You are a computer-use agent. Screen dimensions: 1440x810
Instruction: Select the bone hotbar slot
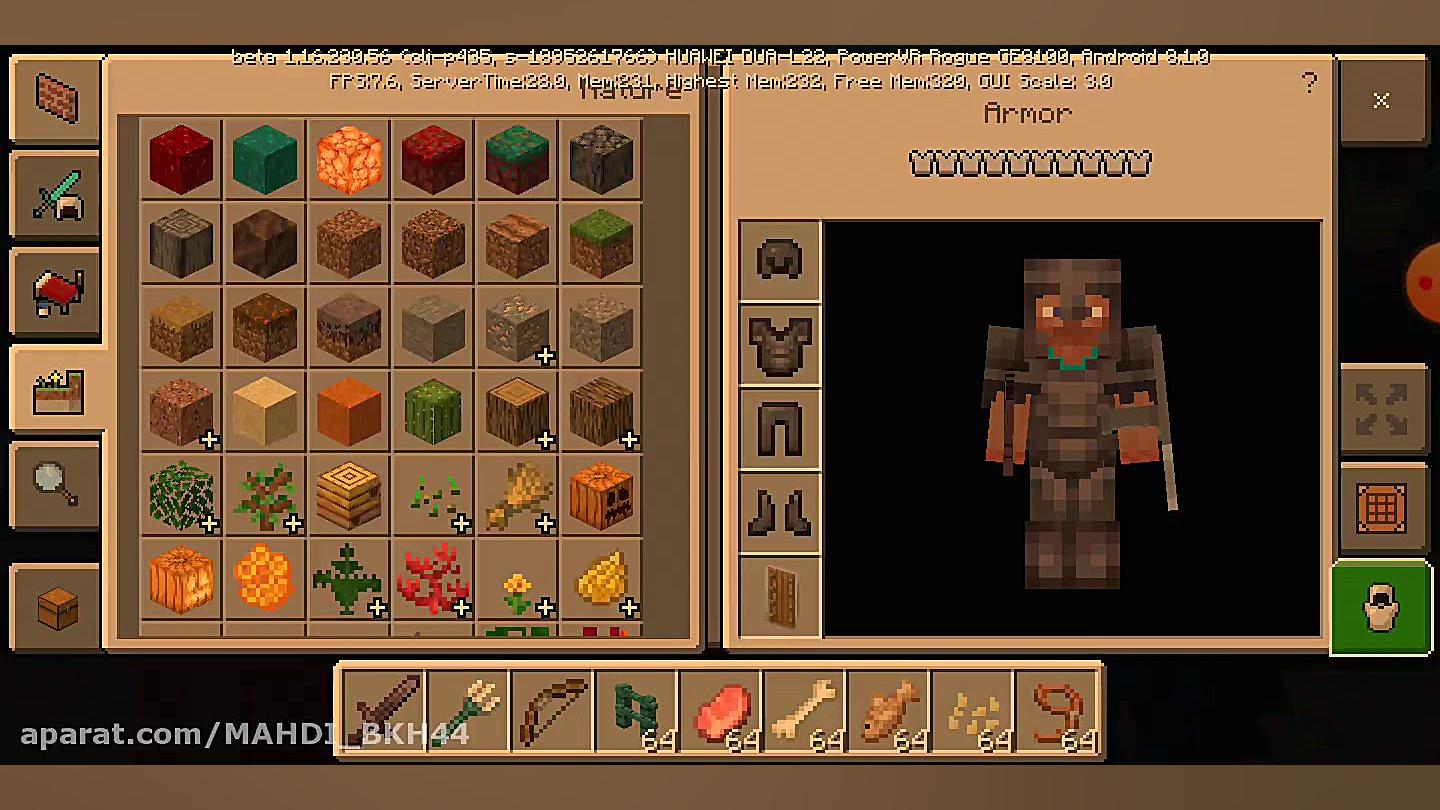pyautogui.click(x=804, y=711)
